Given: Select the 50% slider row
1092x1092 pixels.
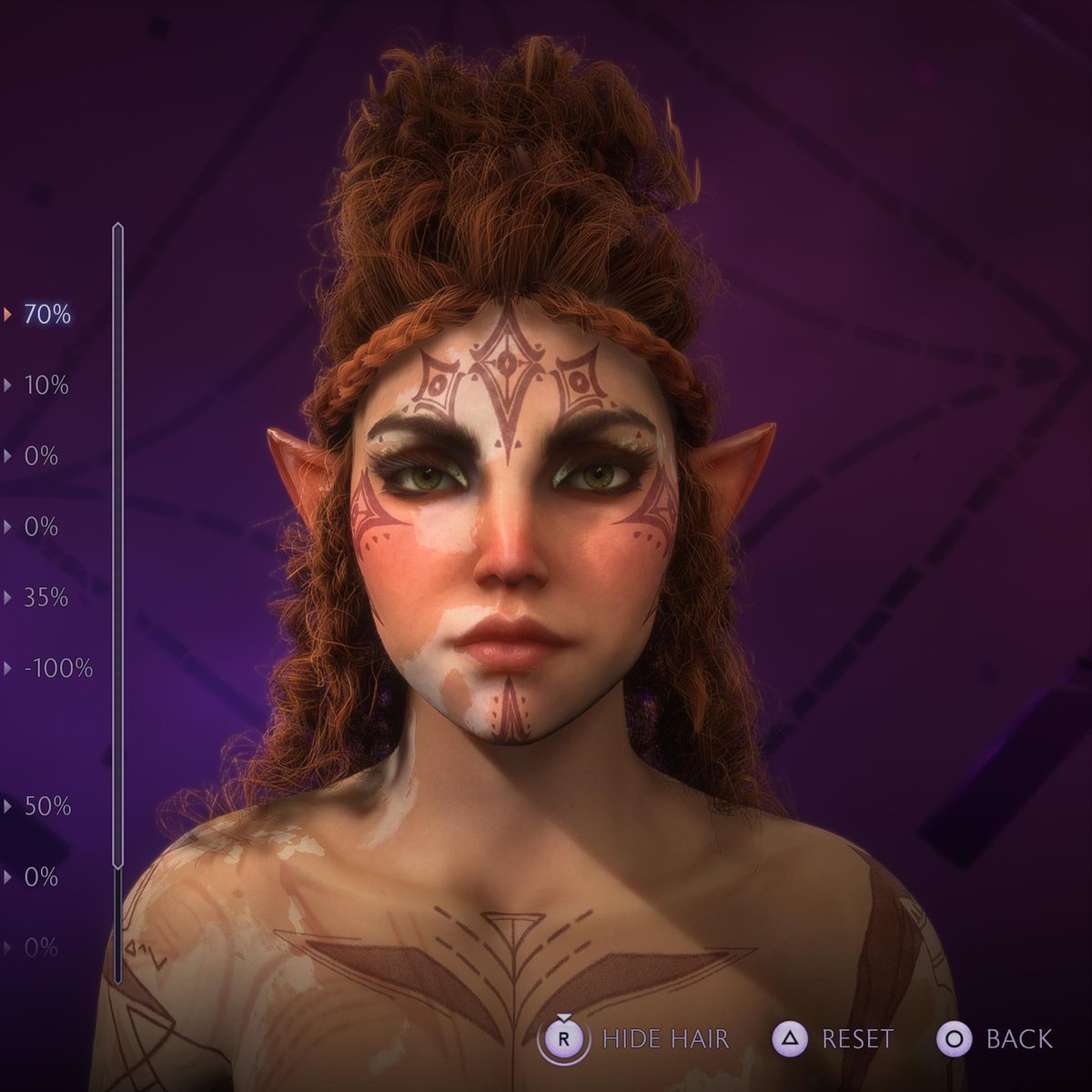Looking at the screenshot, I should 46,806.
